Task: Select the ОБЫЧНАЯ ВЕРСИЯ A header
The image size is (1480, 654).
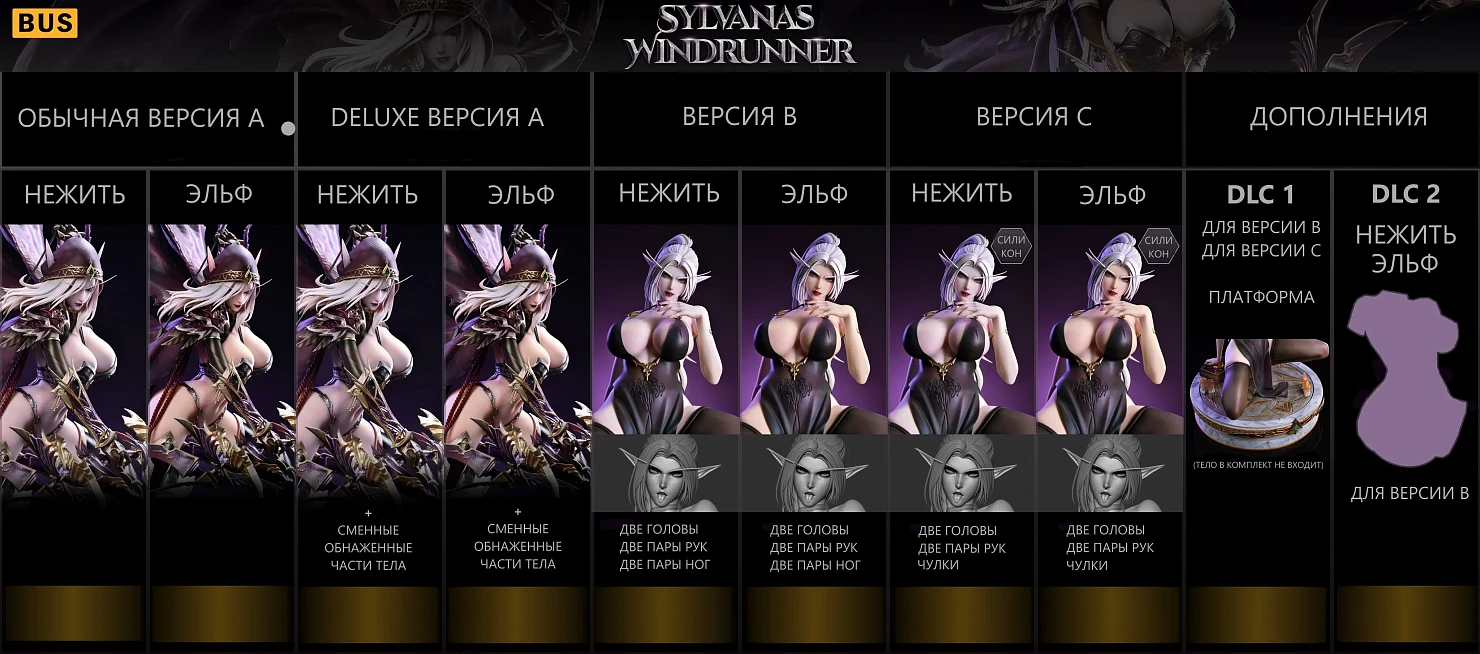Action: (141, 118)
